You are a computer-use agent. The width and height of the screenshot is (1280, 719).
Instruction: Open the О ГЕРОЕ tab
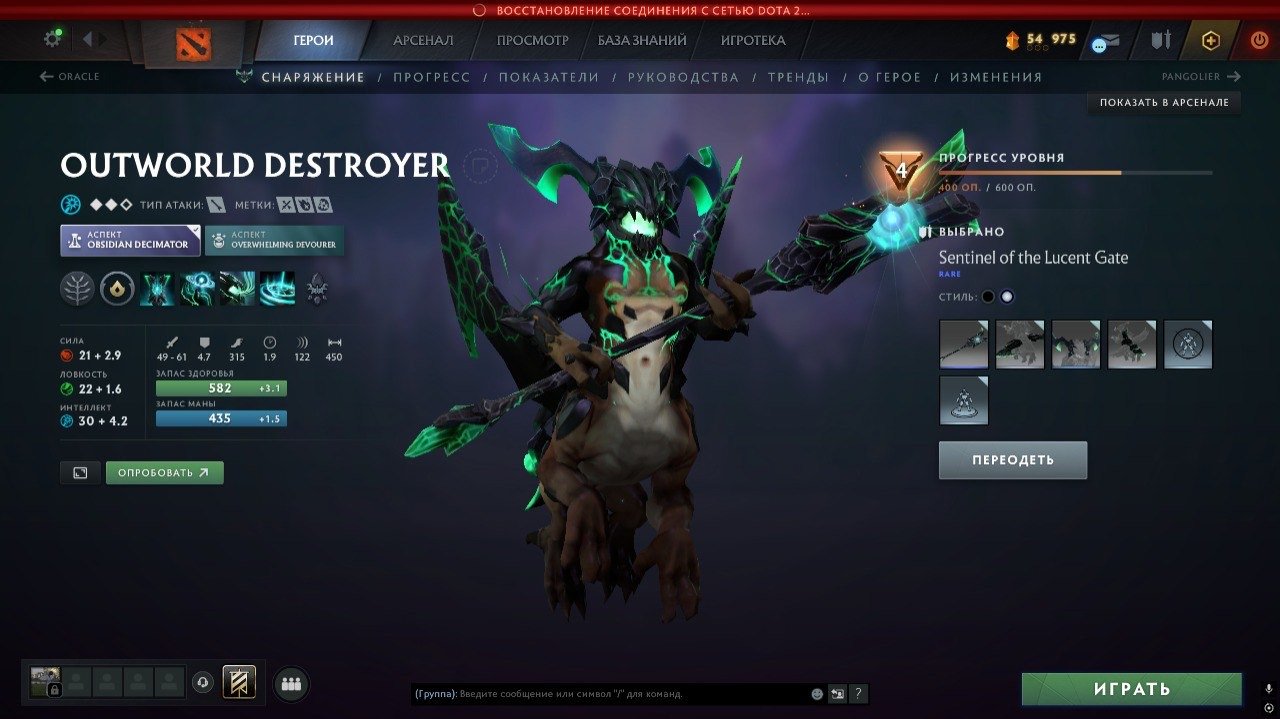point(889,77)
